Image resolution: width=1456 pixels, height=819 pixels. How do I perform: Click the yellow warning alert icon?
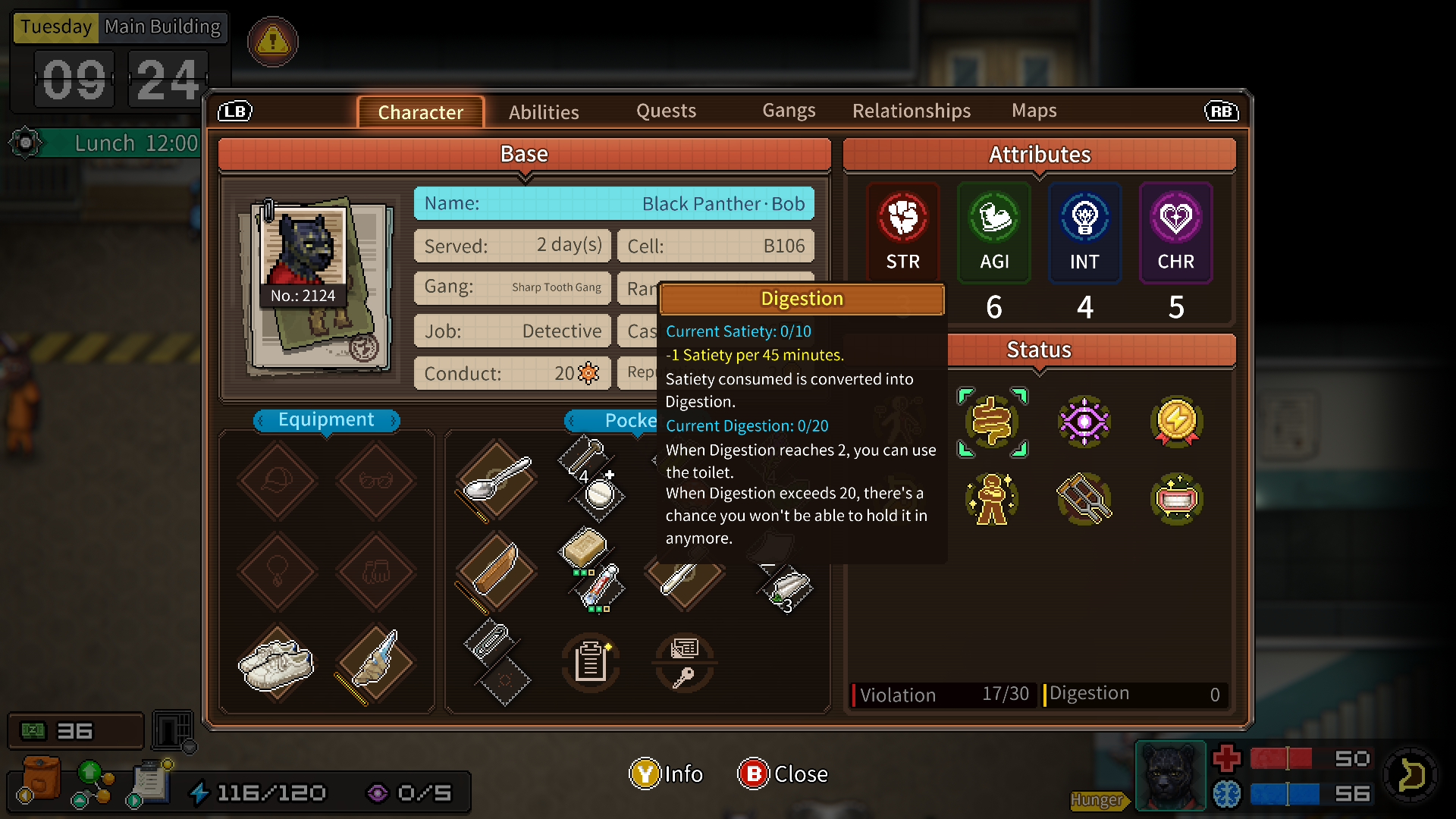pos(273,41)
